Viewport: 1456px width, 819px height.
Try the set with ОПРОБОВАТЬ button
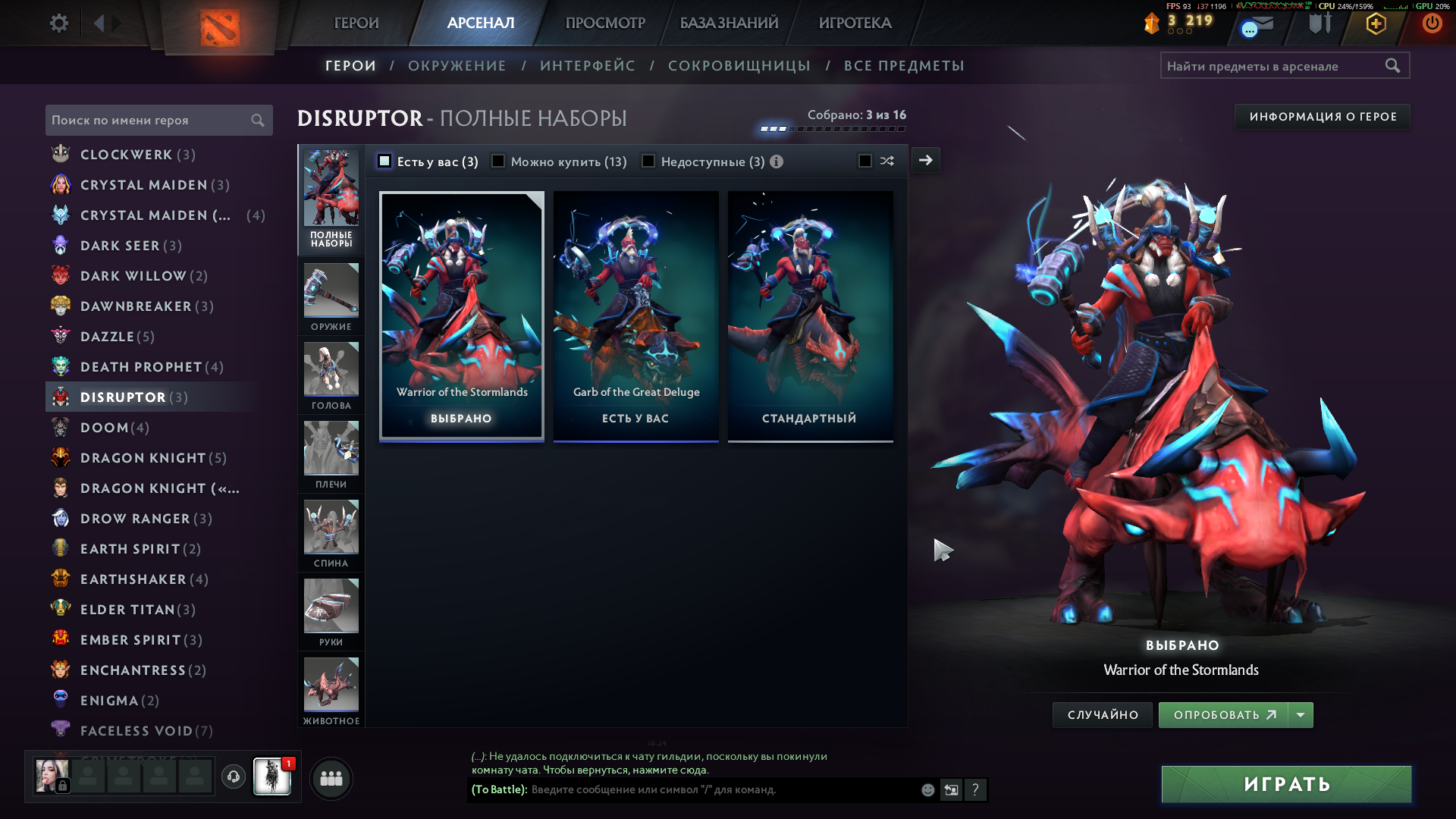pos(1223,715)
